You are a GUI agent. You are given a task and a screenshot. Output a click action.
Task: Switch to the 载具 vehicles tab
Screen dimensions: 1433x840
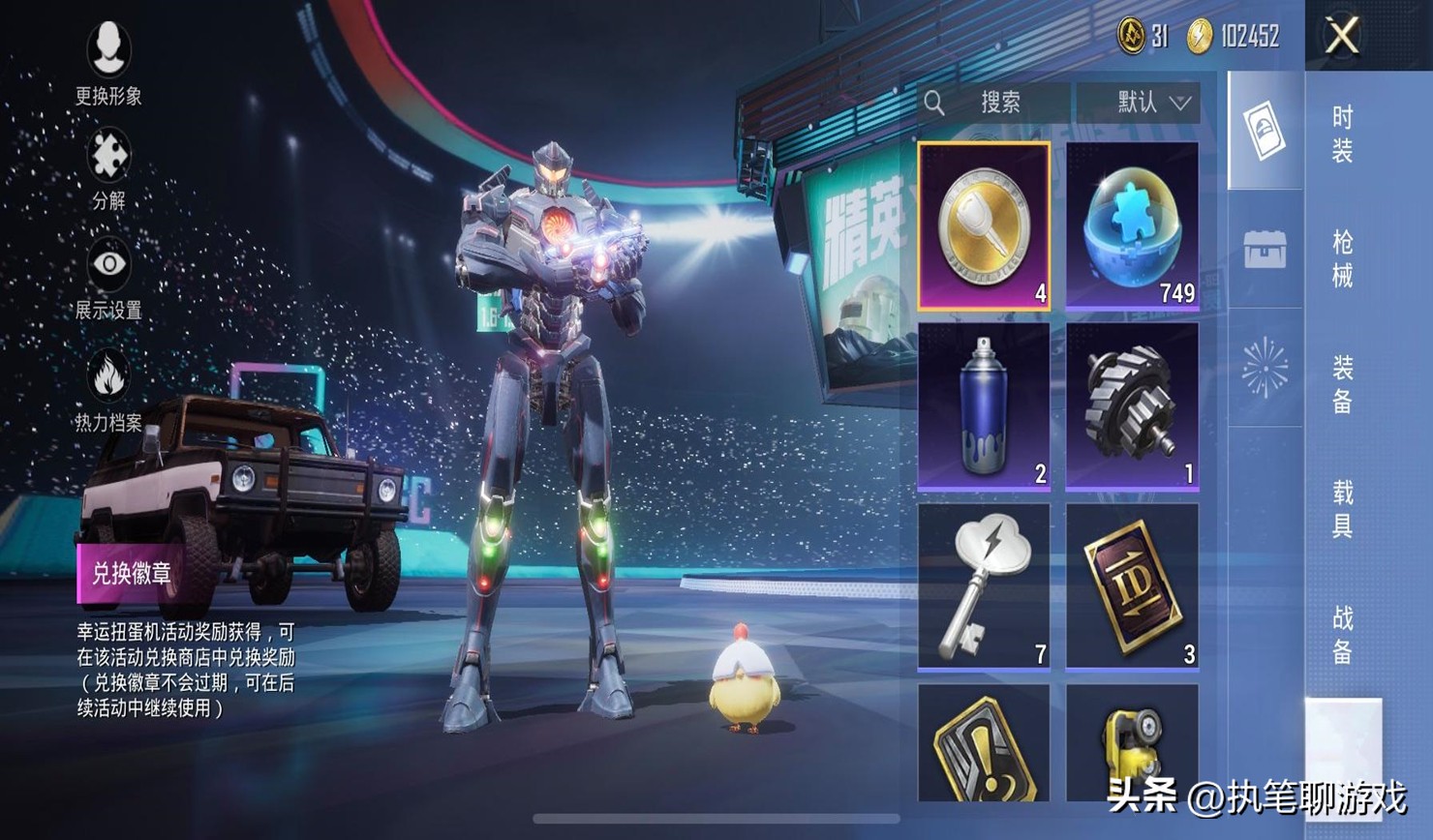click(1342, 509)
